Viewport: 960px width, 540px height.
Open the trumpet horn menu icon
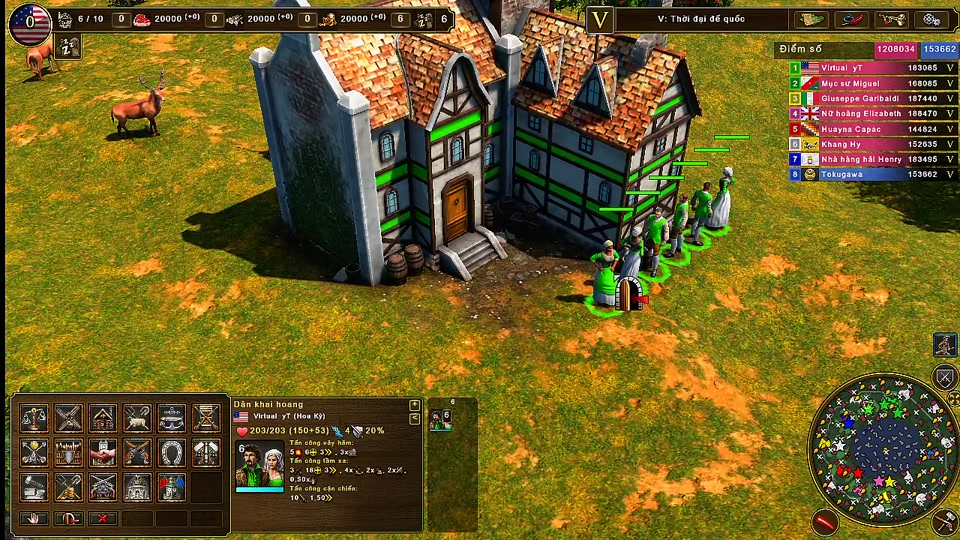[891, 19]
